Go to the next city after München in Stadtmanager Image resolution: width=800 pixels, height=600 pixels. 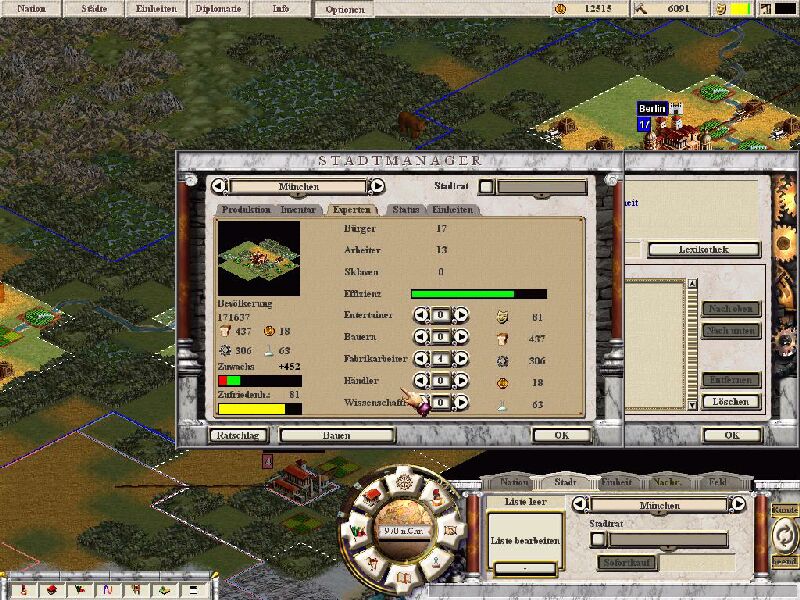(377, 186)
